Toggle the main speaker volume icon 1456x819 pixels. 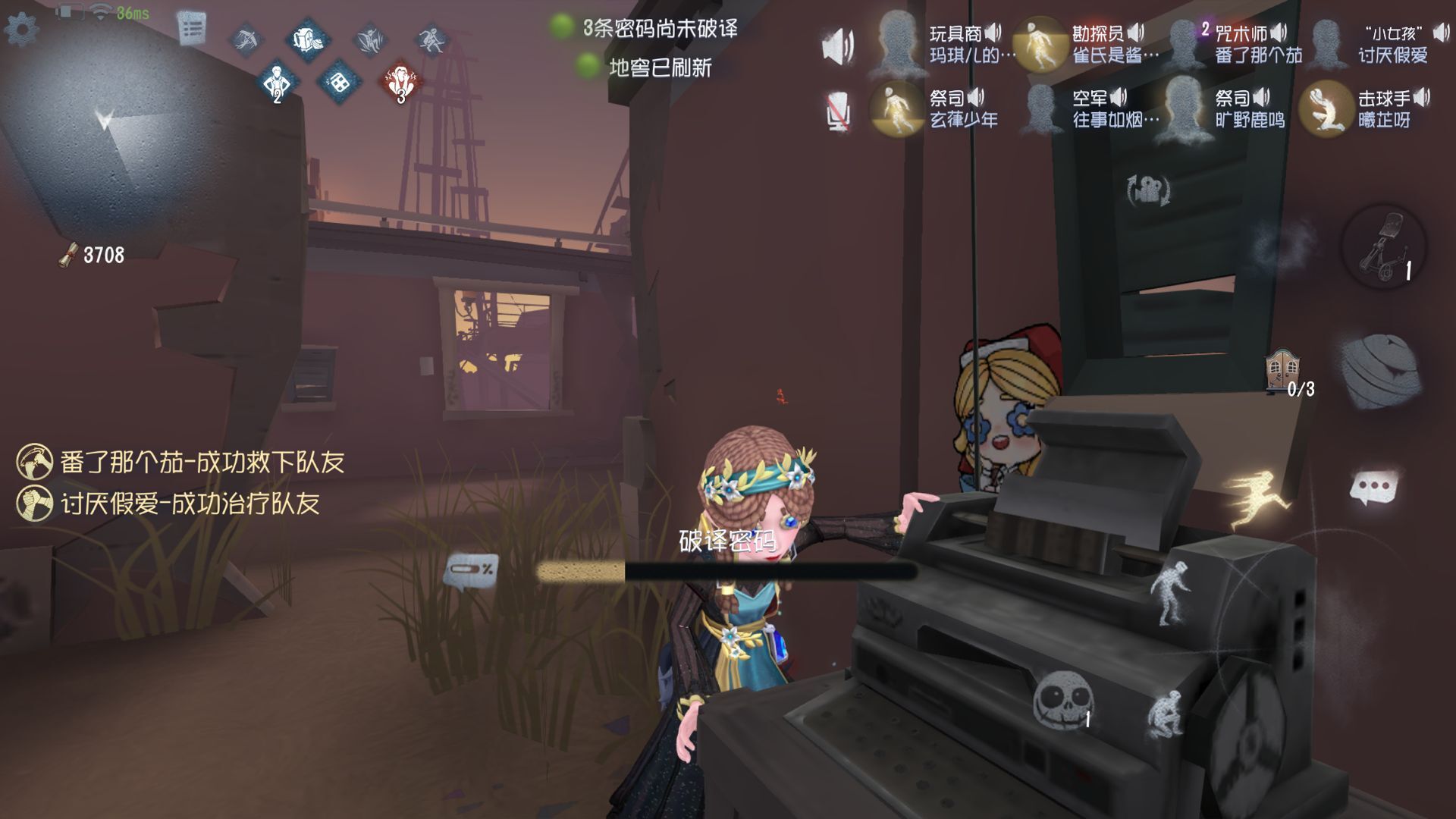tap(838, 46)
